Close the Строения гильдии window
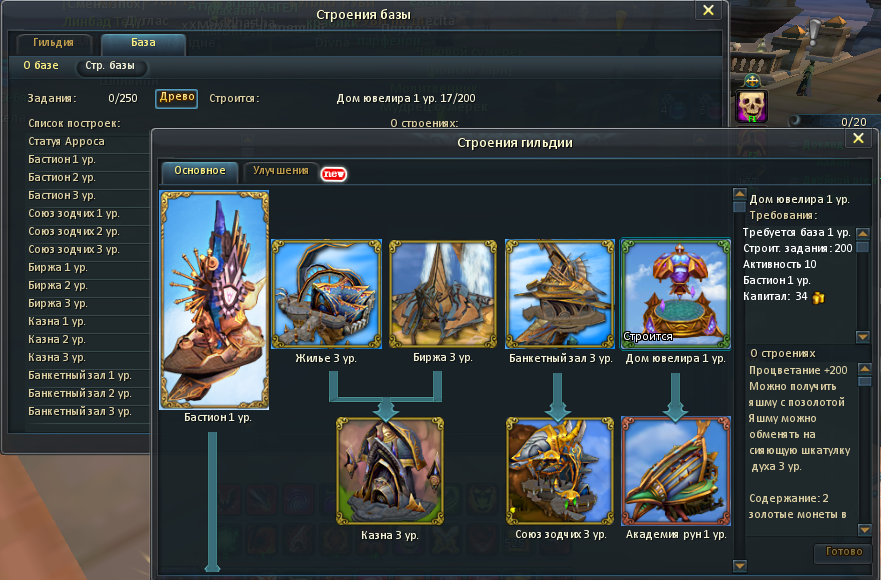This screenshot has height=580, width=881. pos(857,141)
